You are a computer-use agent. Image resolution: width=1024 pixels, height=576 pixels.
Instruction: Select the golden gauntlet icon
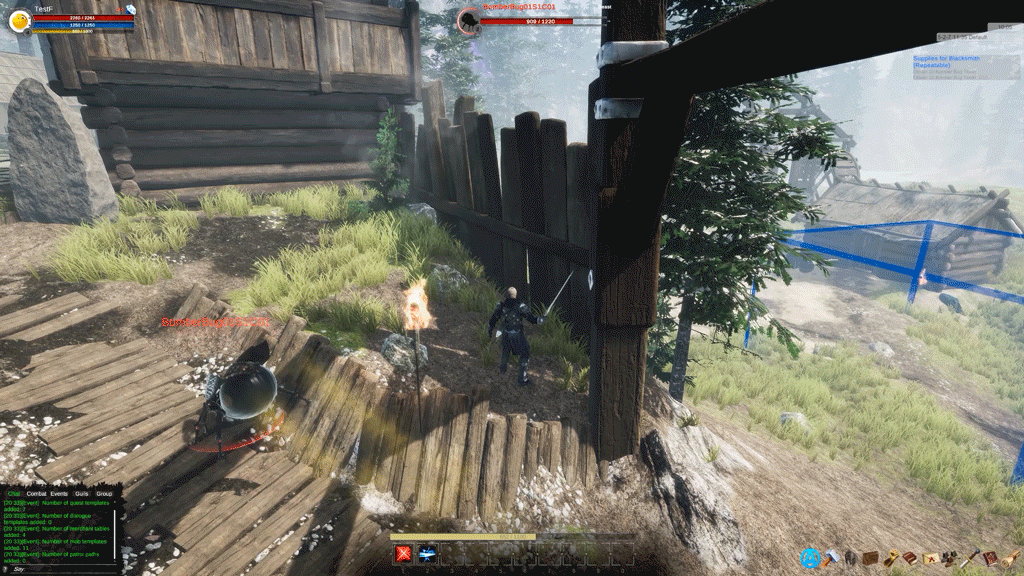(891, 558)
